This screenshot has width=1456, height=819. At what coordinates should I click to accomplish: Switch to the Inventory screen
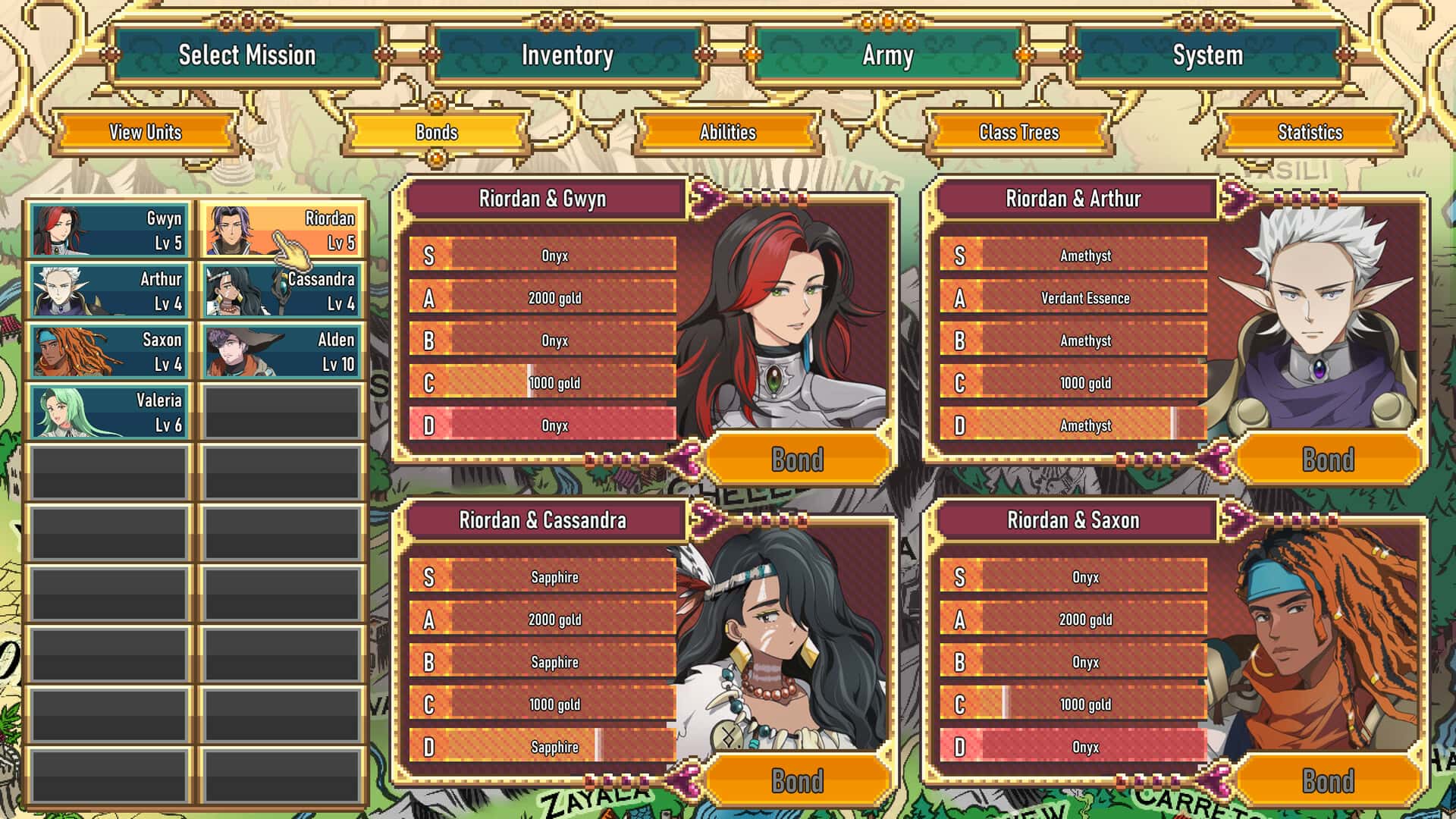566,55
